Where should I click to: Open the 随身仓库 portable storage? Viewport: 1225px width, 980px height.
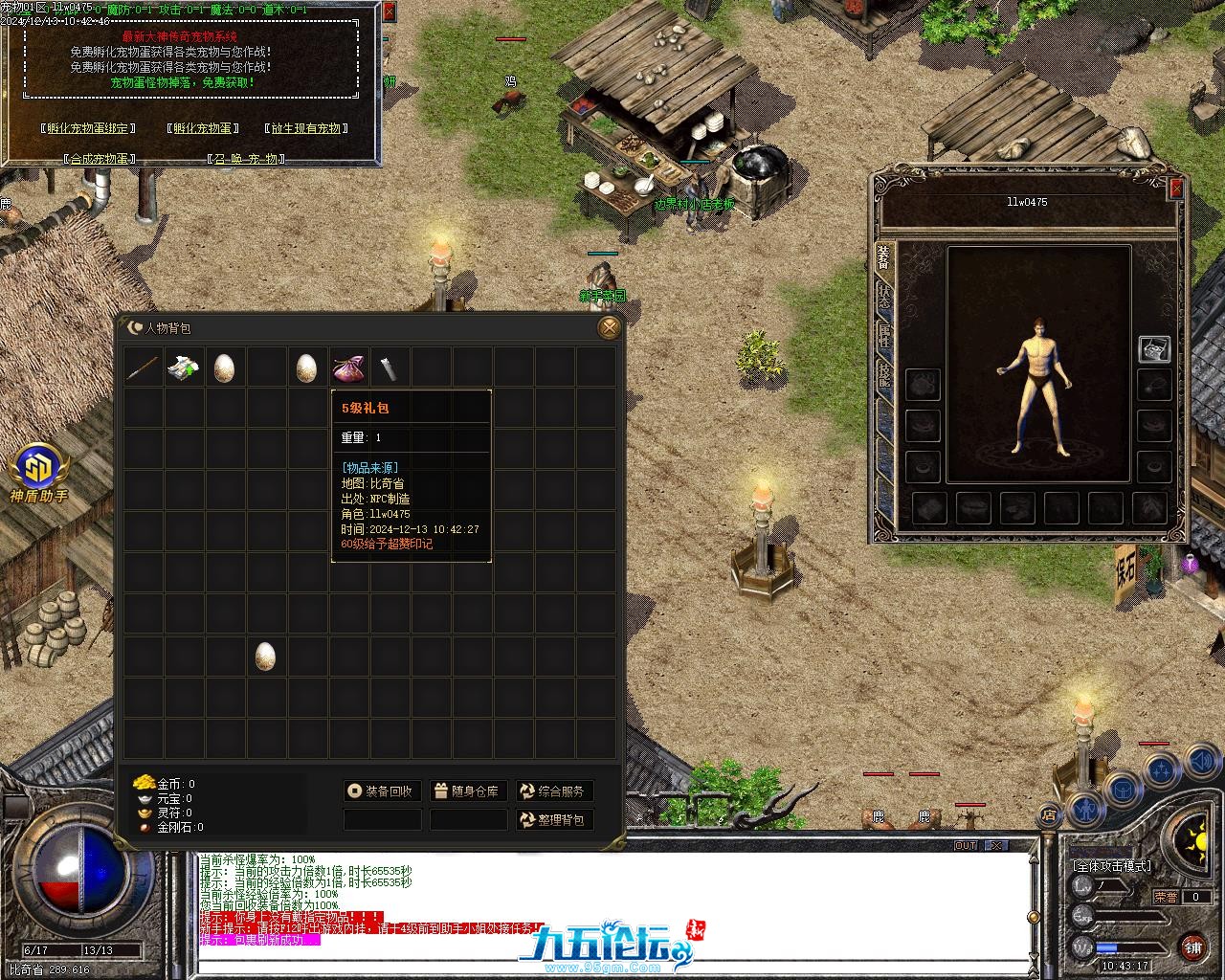point(467,791)
